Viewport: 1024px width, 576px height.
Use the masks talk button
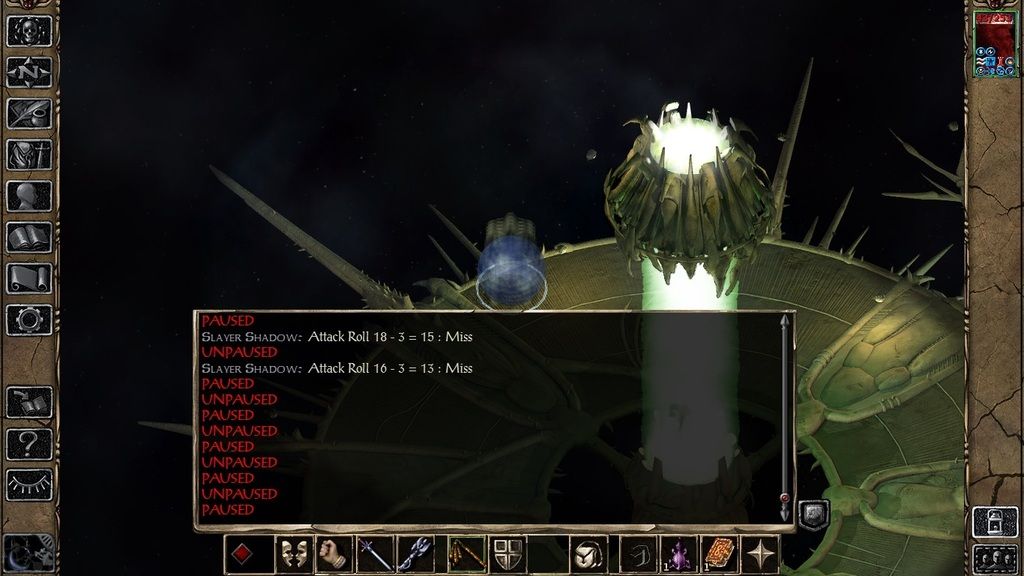tap(293, 554)
